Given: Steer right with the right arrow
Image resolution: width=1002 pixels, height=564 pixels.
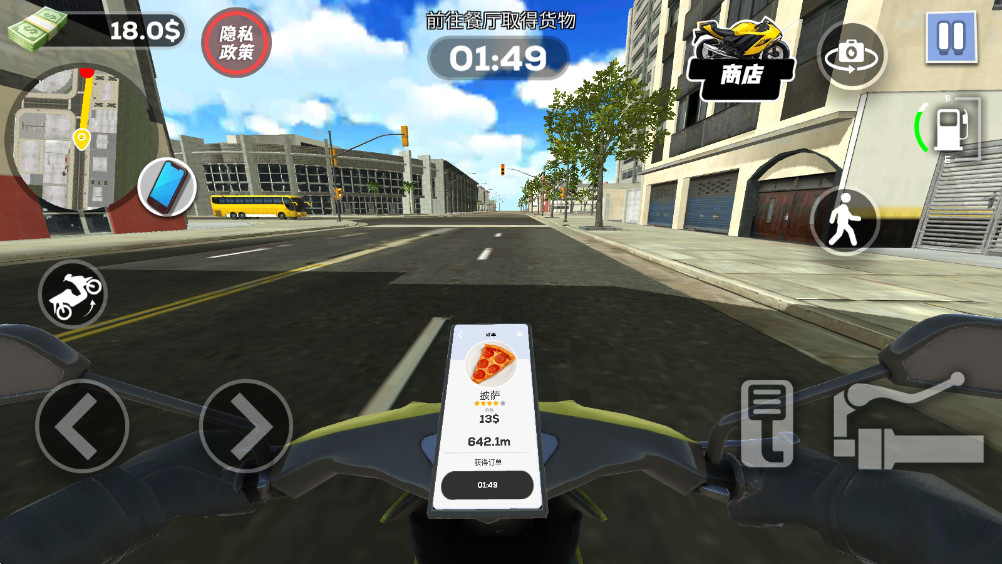Looking at the screenshot, I should [245, 426].
